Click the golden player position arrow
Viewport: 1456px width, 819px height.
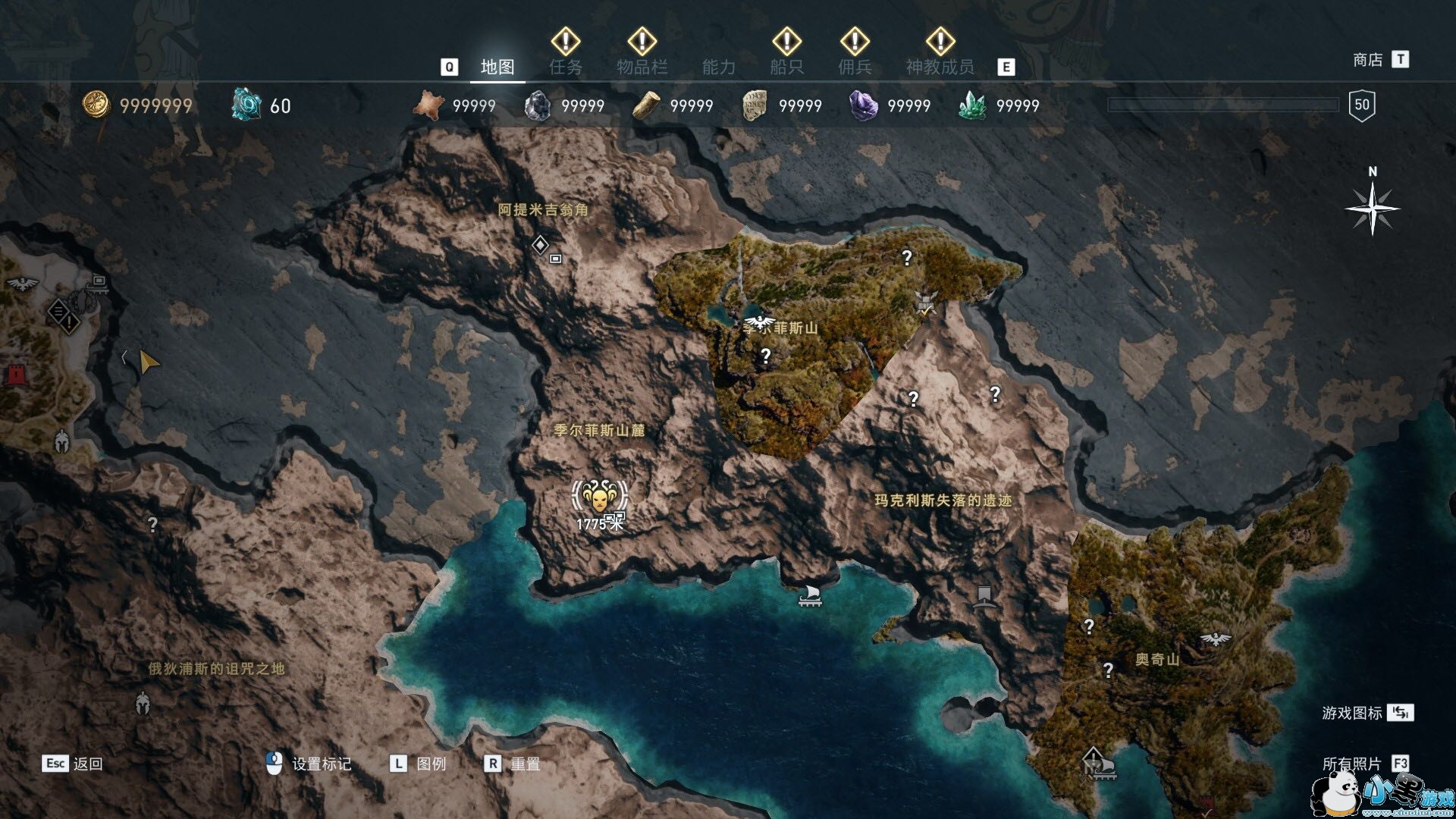(x=149, y=362)
